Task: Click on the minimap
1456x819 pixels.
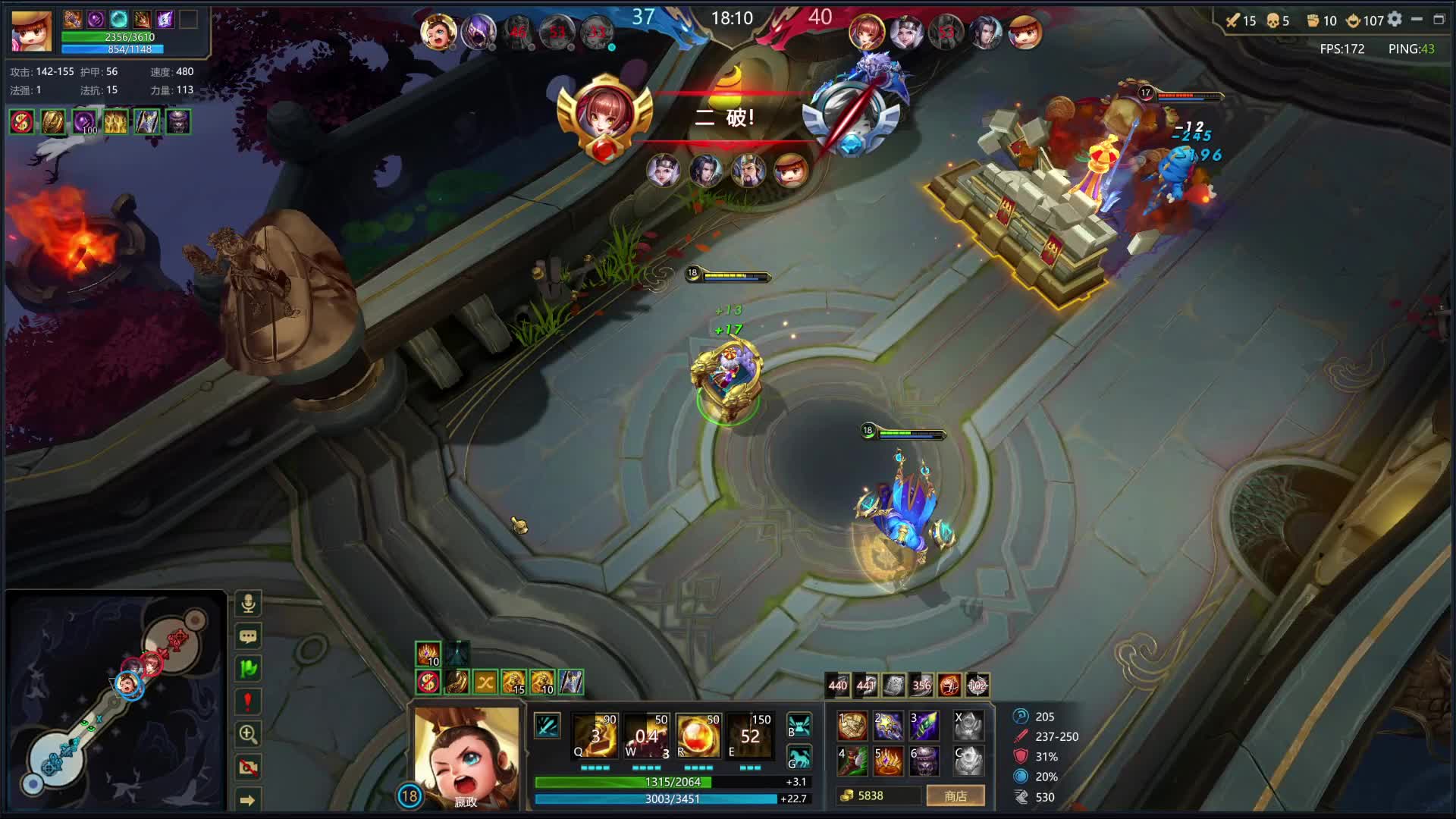Action: [x=115, y=701]
